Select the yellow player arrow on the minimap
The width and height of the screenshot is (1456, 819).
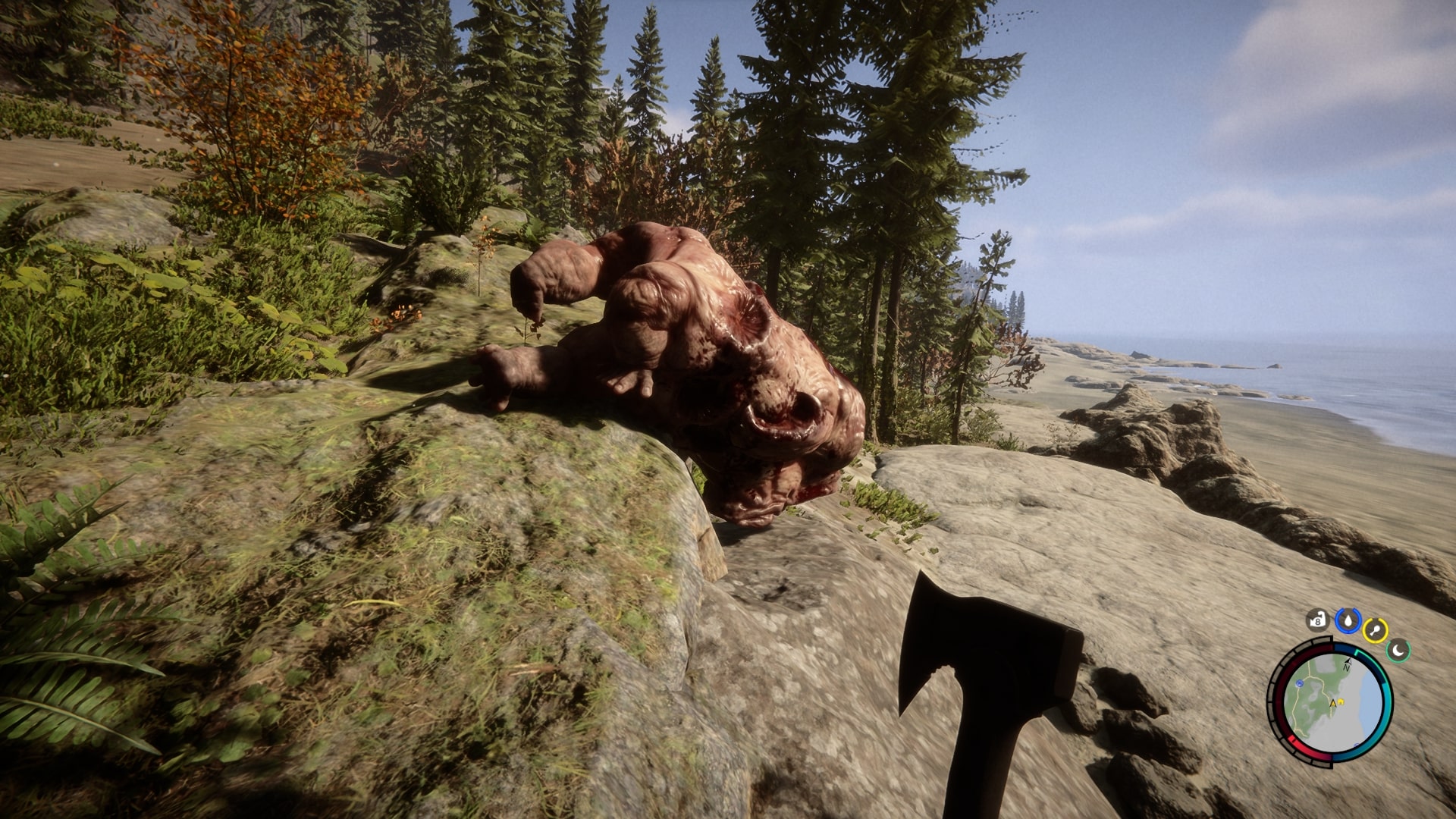point(1333,704)
